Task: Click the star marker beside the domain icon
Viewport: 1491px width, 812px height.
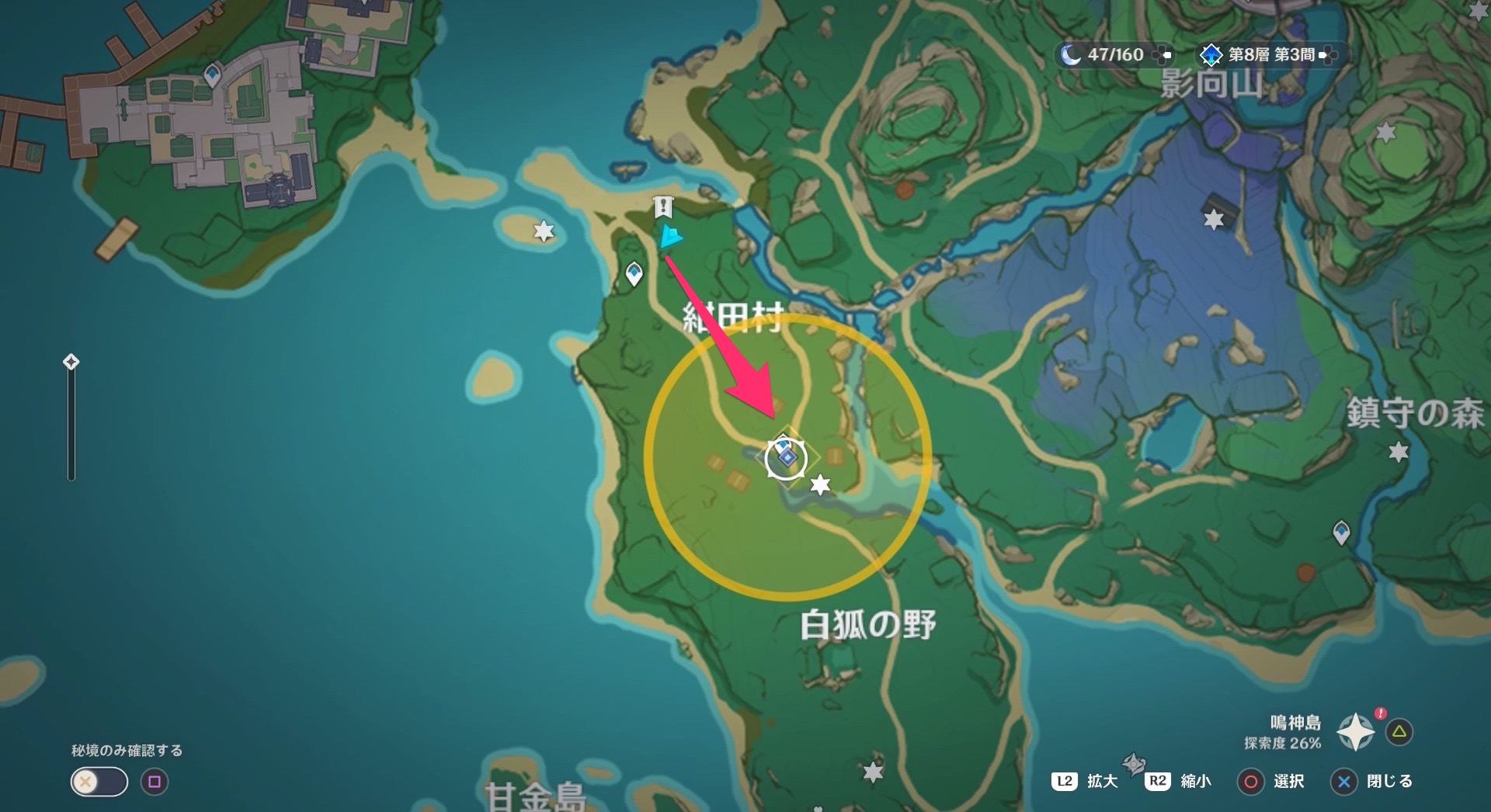Action: point(820,484)
